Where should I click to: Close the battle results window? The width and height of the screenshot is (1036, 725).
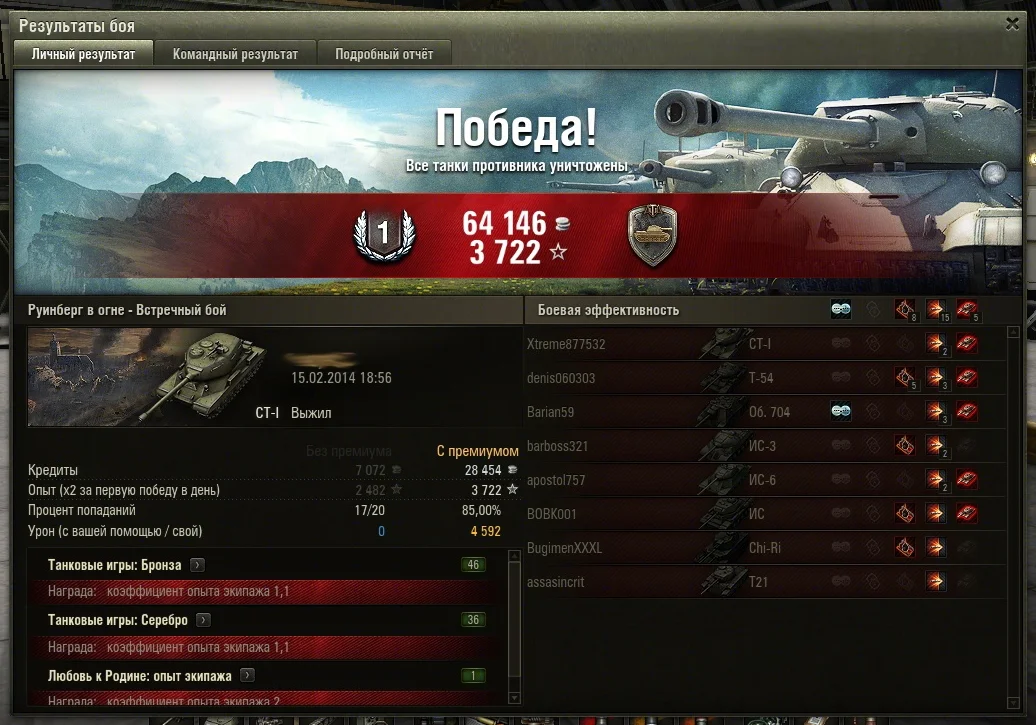[1013, 24]
